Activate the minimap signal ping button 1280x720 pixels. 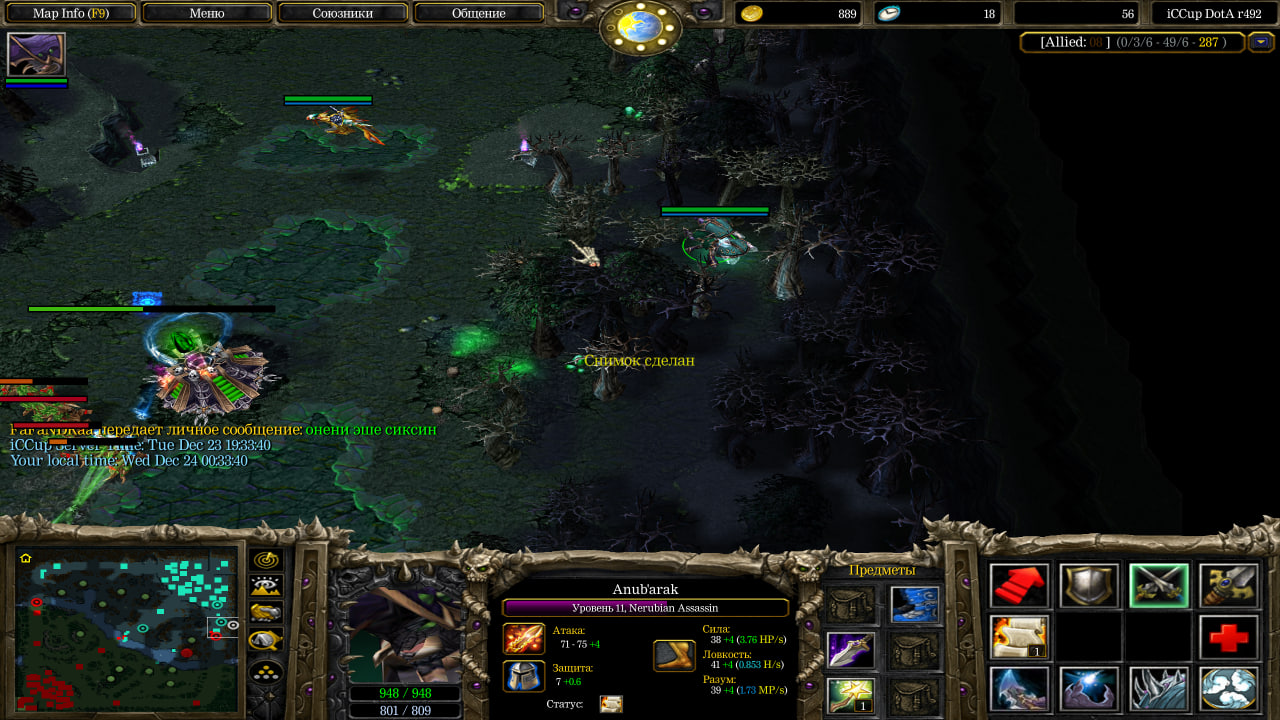266,560
